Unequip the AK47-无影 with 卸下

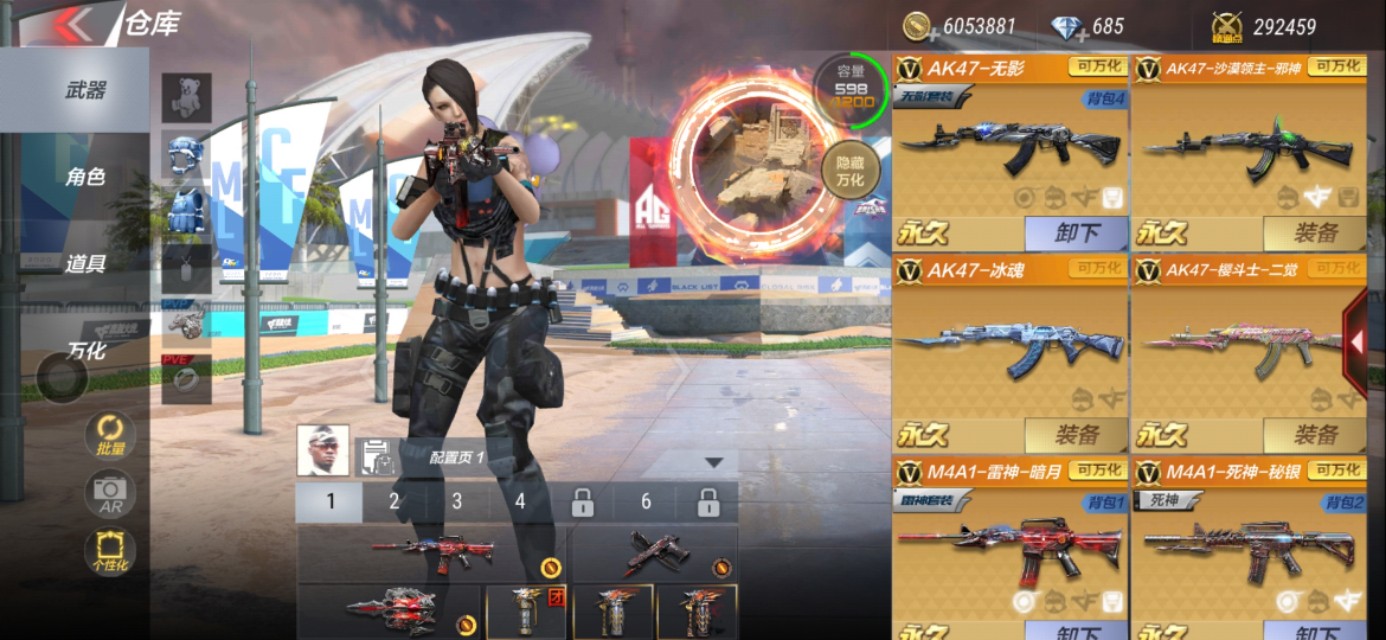tap(1076, 233)
